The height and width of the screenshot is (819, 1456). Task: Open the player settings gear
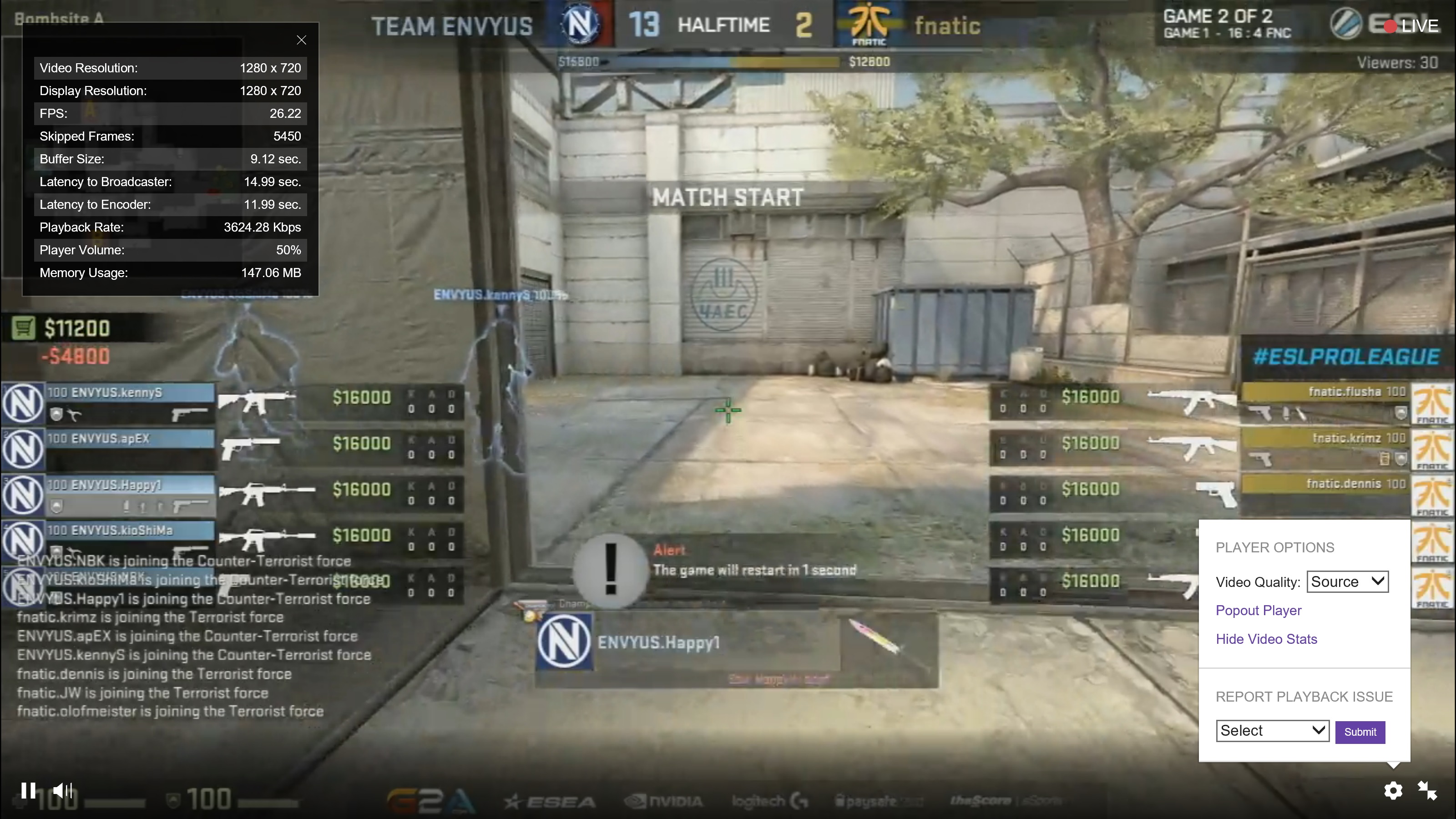click(1393, 791)
